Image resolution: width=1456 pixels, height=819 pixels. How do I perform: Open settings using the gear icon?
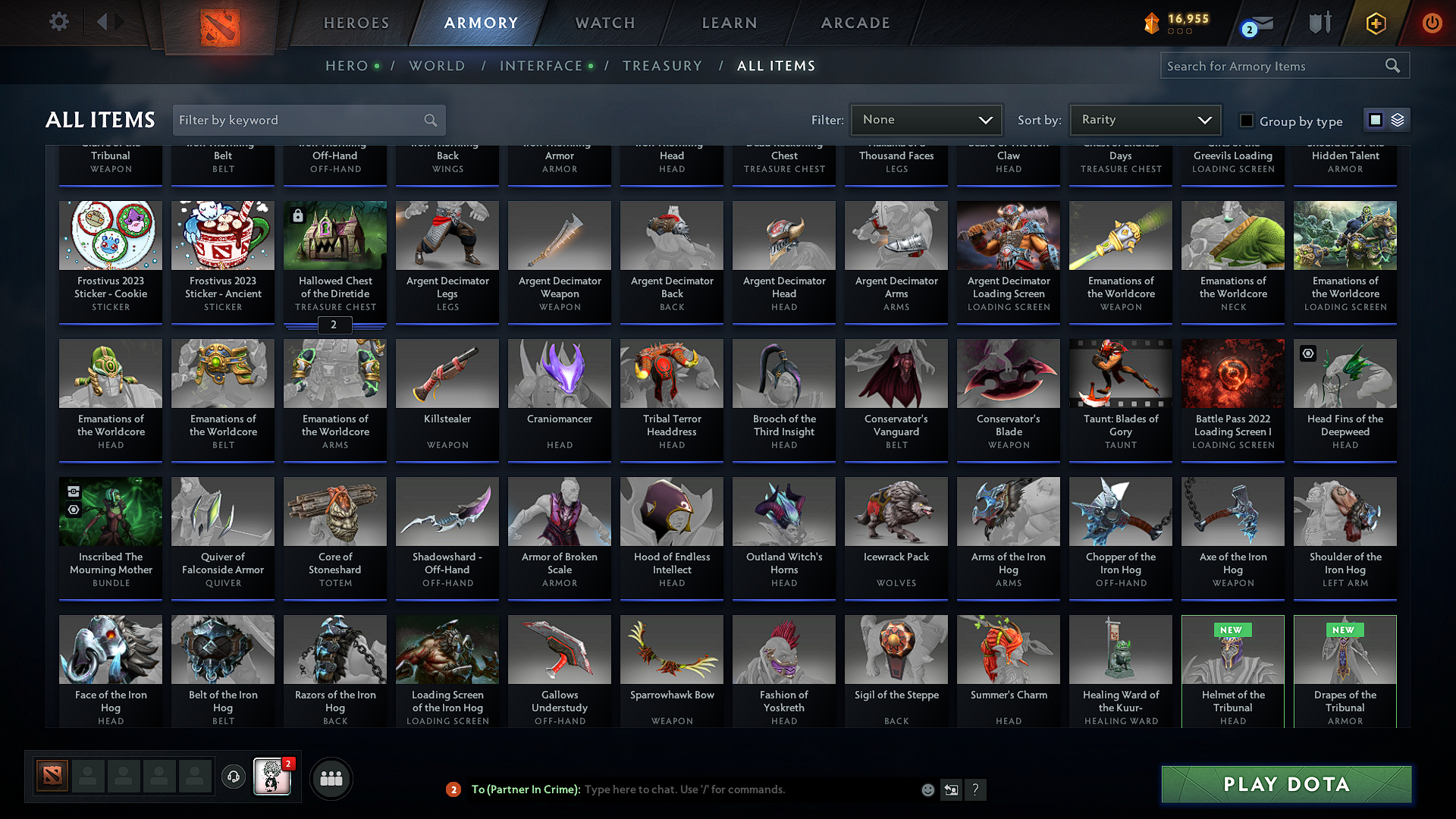58,22
